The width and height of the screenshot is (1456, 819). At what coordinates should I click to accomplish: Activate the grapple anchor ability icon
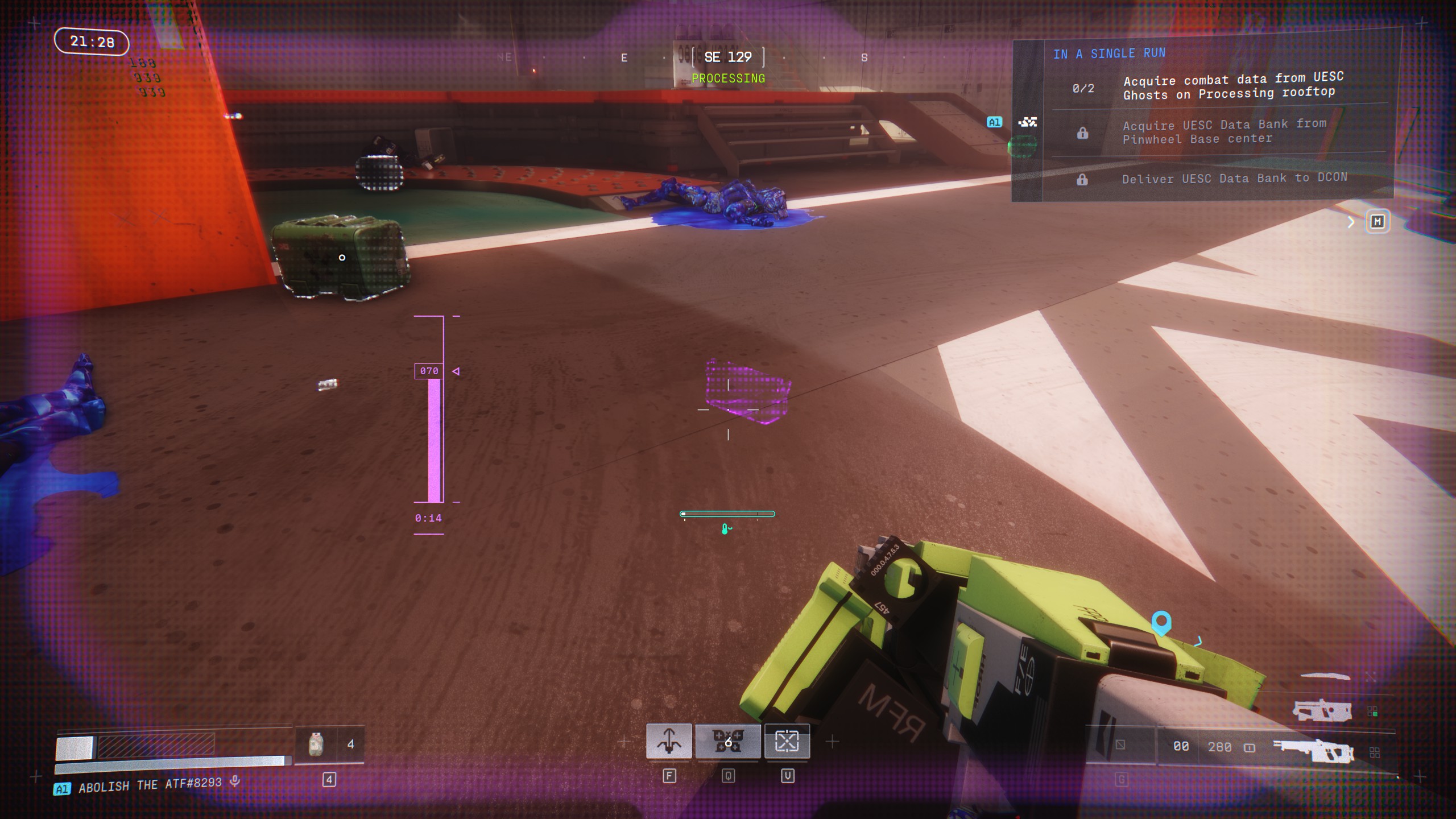pos(669,741)
